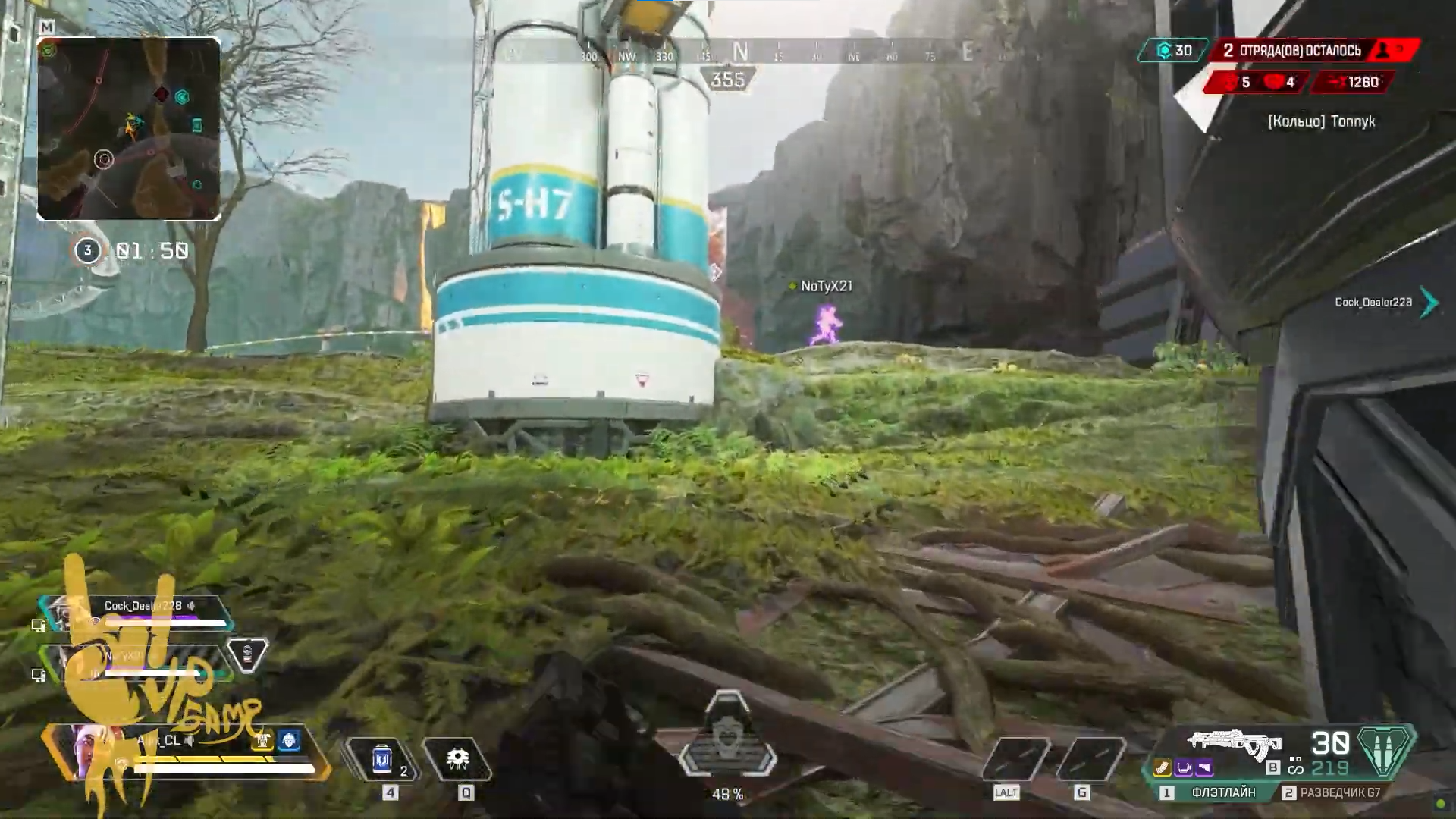Activate the tactical drone ability icon
This screenshot has height=819, width=1456.
pyautogui.click(x=457, y=759)
